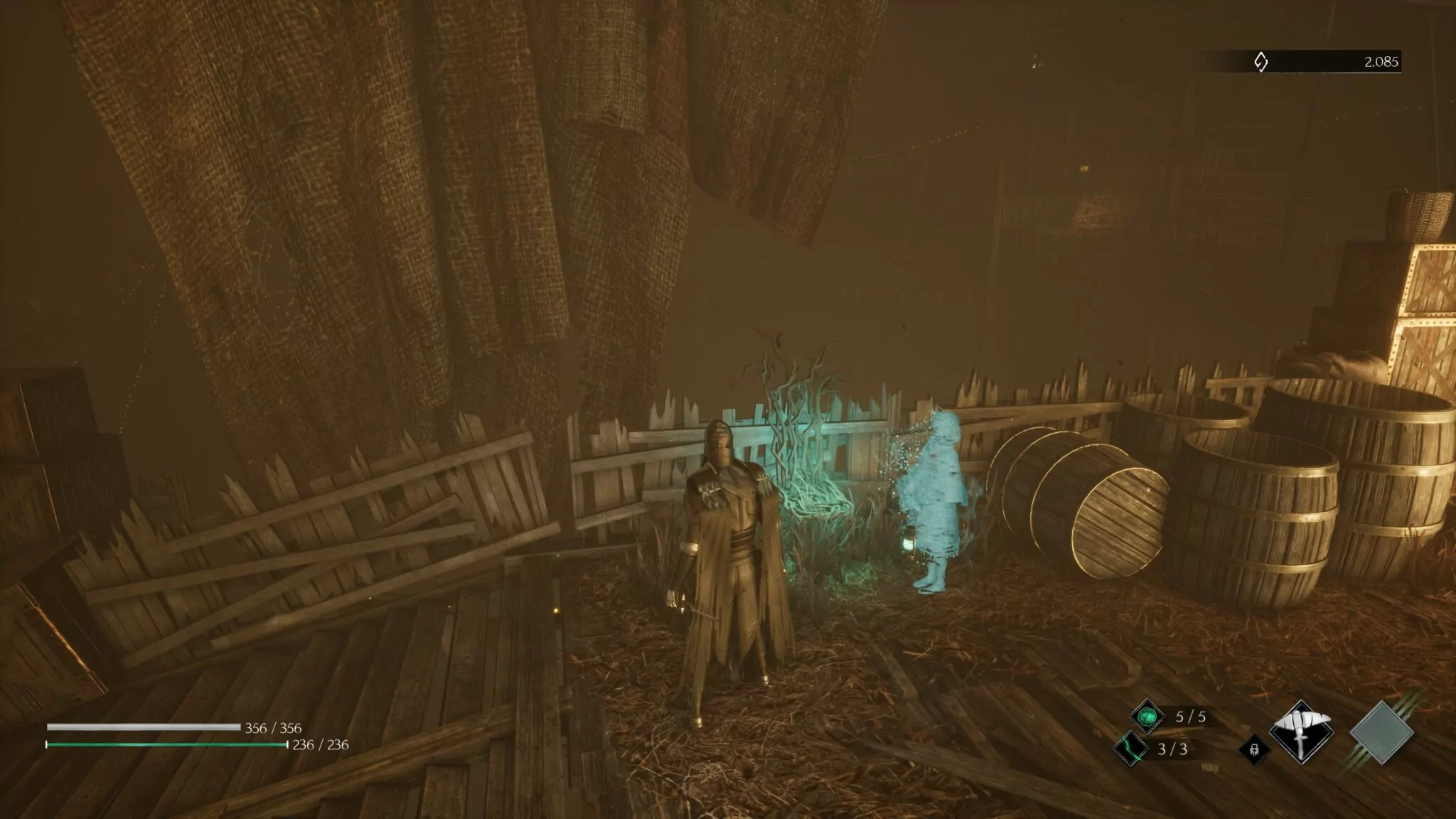Select the green potion vial icon

click(x=1148, y=716)
